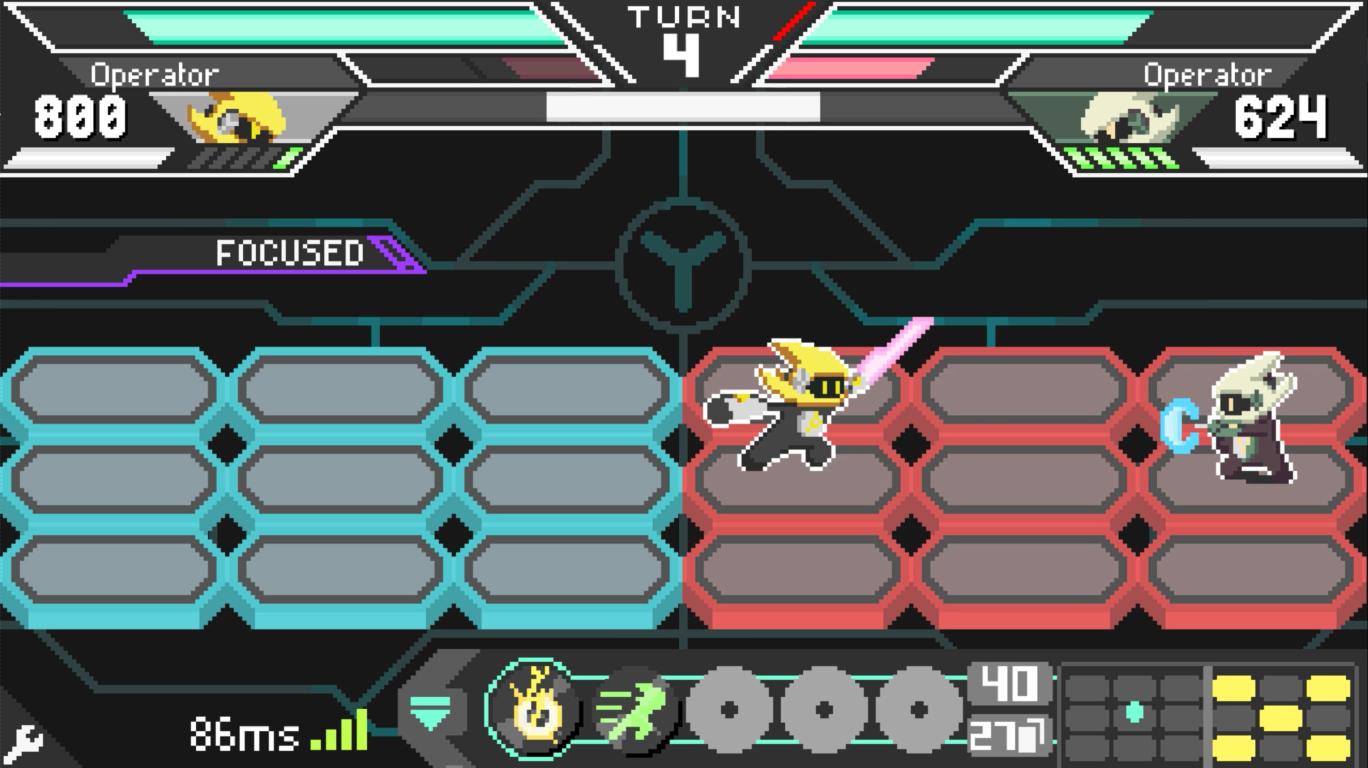Activate the green dash chip
This screenshot has width=1368, height=768.
(x=634, y=710)
